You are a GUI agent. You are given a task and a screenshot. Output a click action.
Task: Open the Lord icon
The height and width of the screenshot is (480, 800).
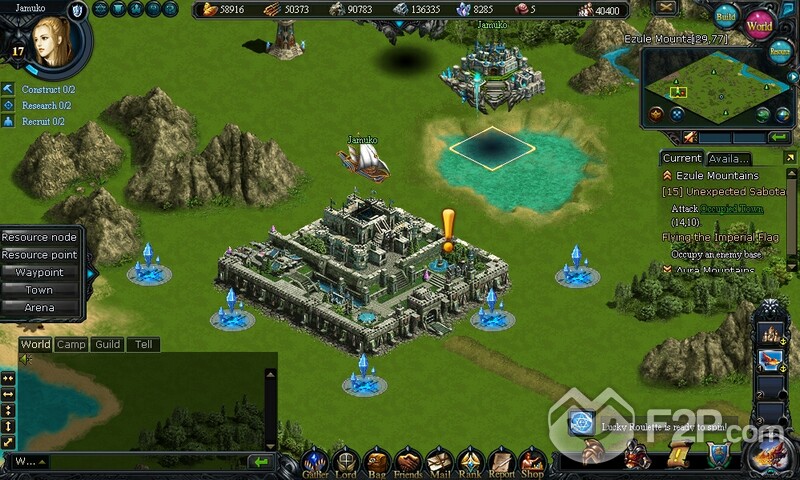point(346,462)
